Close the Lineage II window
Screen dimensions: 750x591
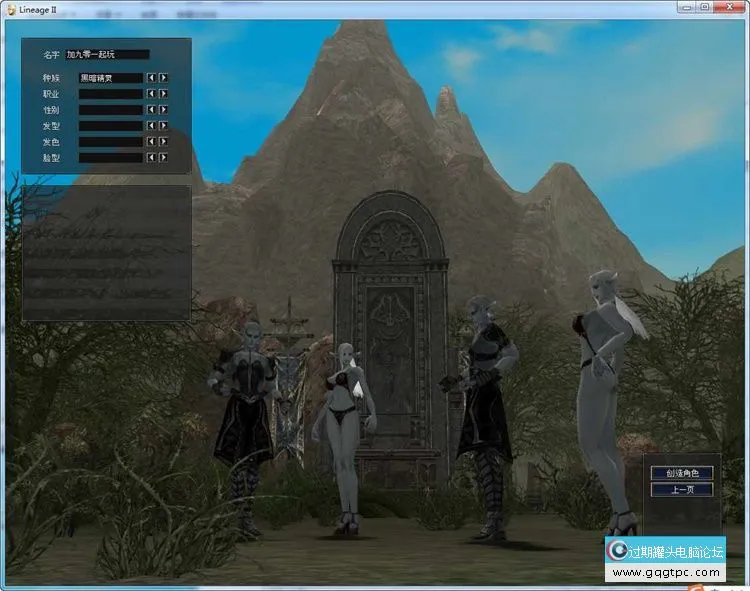tap(729, 7)
